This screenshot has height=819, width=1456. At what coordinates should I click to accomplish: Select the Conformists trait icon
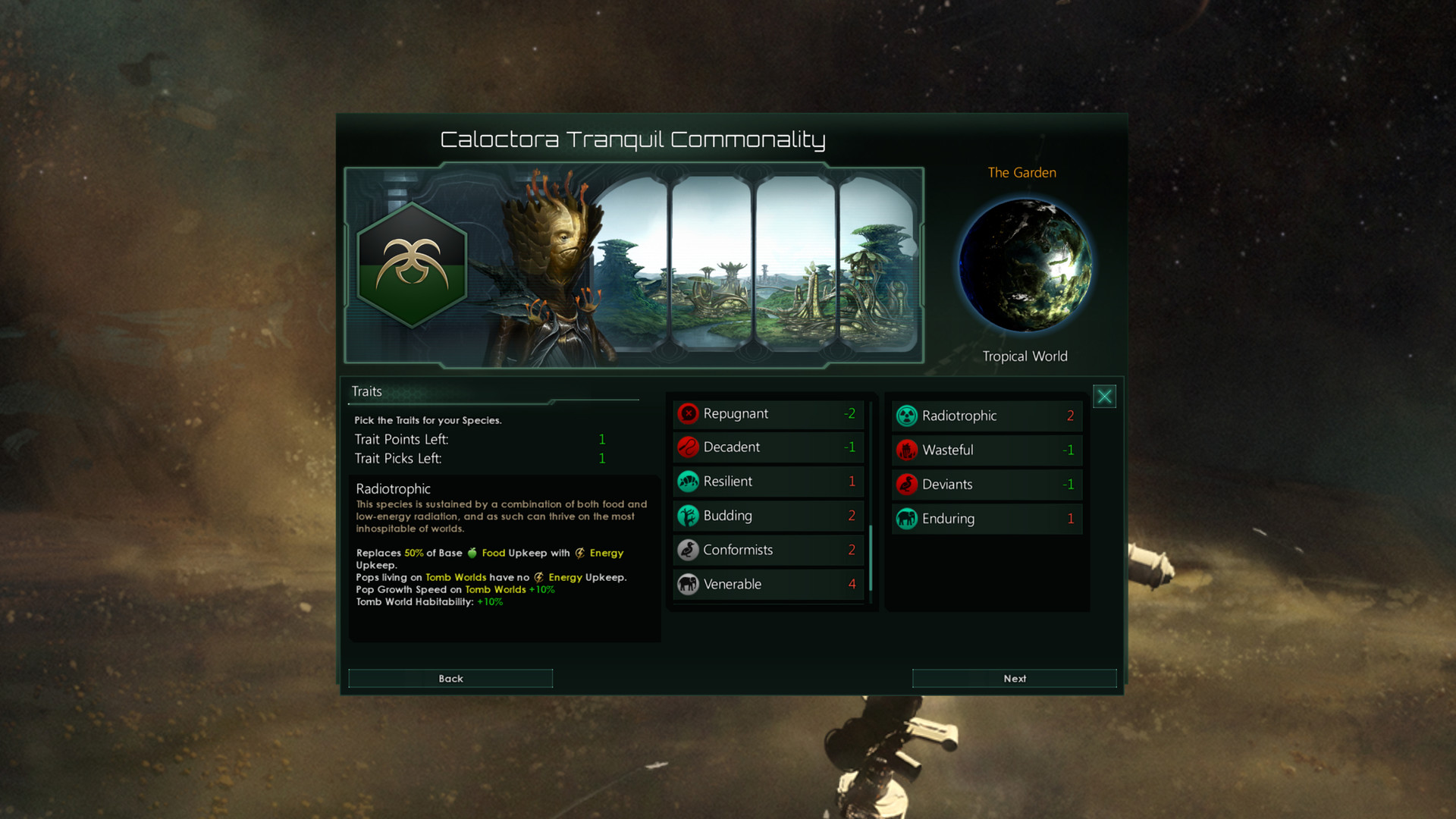(x=689, y=550)
